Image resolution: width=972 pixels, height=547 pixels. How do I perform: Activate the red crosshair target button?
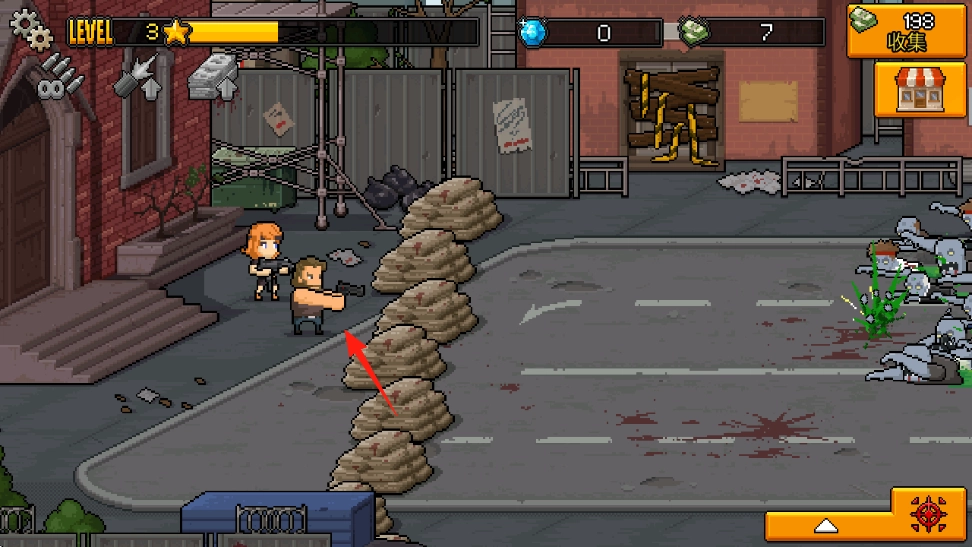point(927,514)
